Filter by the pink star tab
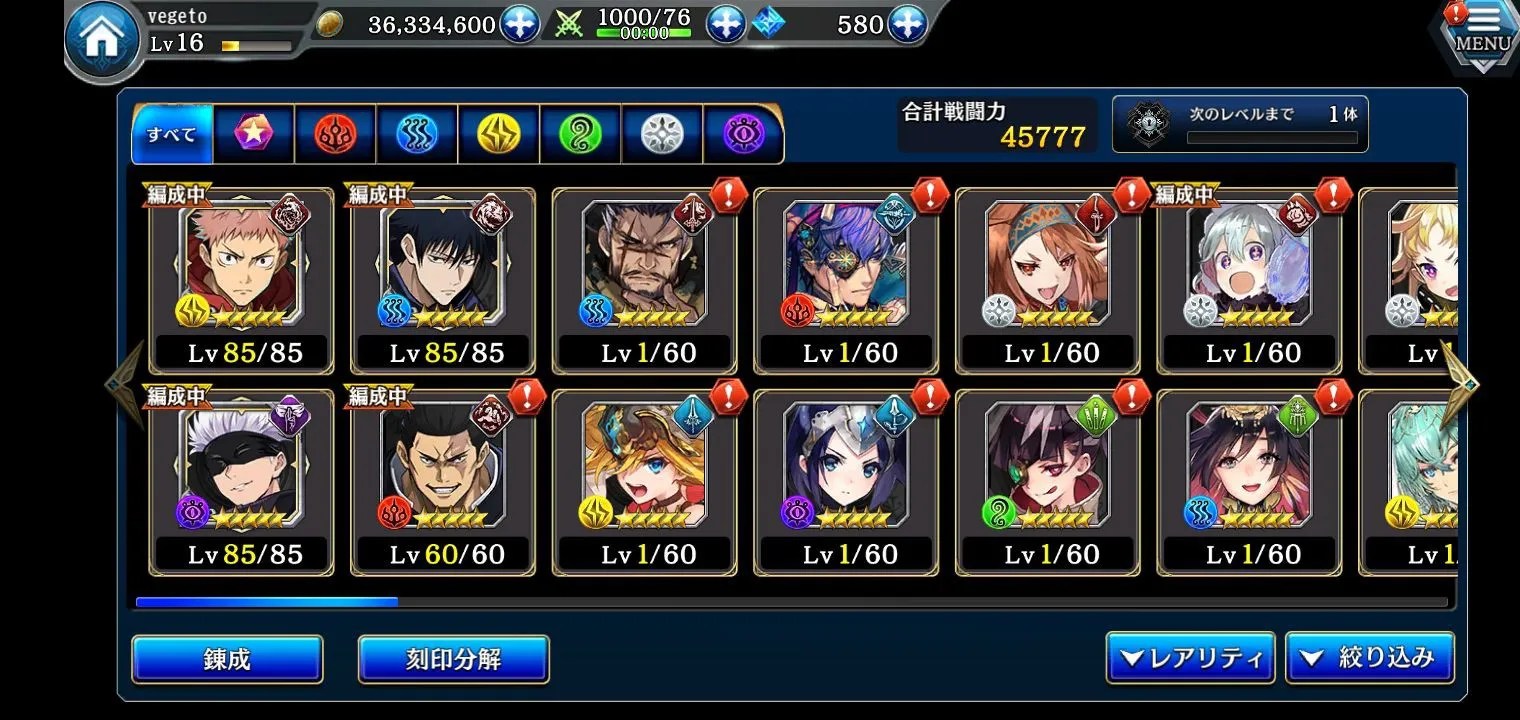Viewport: 1520px width, 720px height. (x=253, y=134)
